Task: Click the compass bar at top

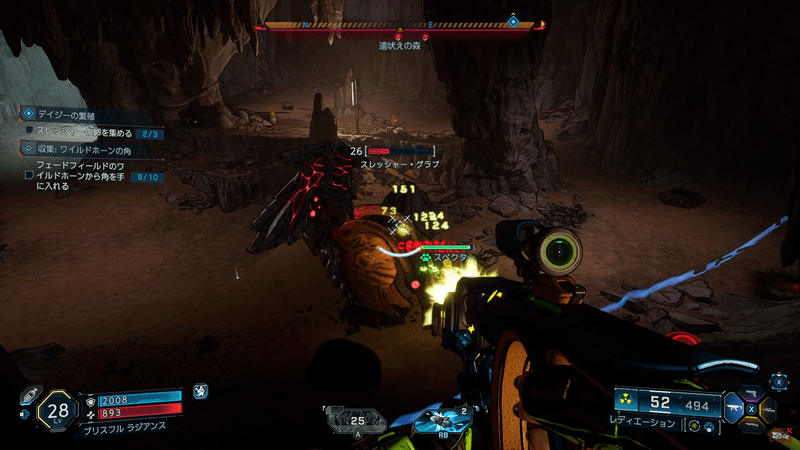Action: point(400,25)
